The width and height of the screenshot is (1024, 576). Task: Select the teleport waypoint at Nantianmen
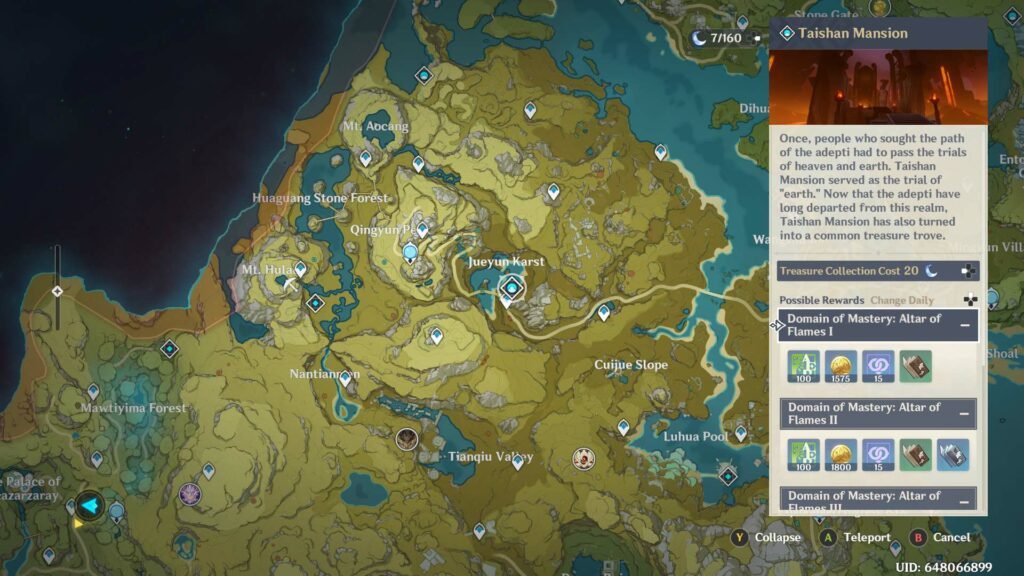click(x=346, y=378)
